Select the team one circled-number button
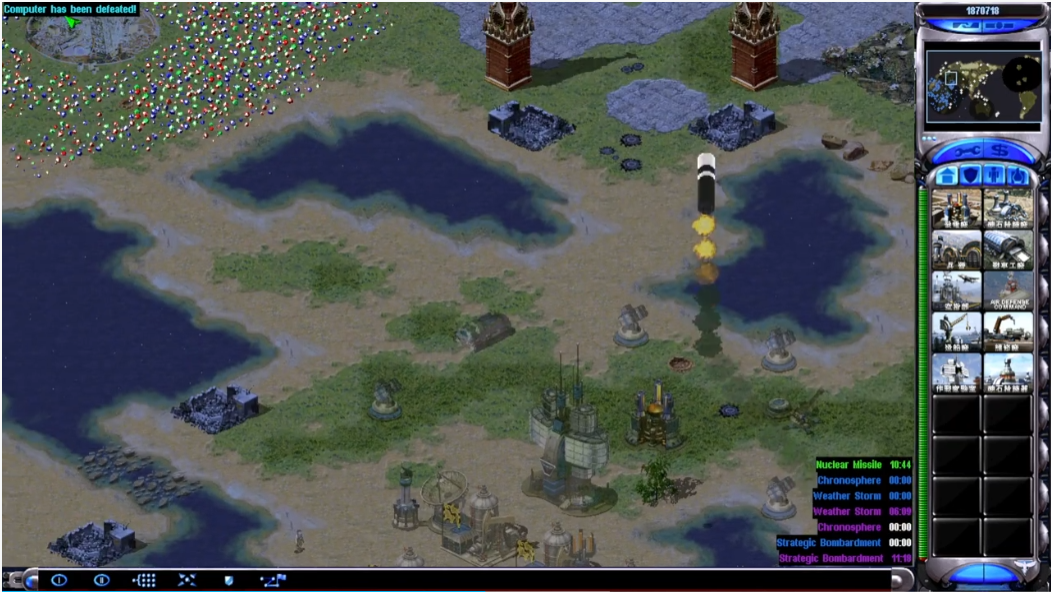The height and width of the screenshot is (592, 1051). coord(58,580)
